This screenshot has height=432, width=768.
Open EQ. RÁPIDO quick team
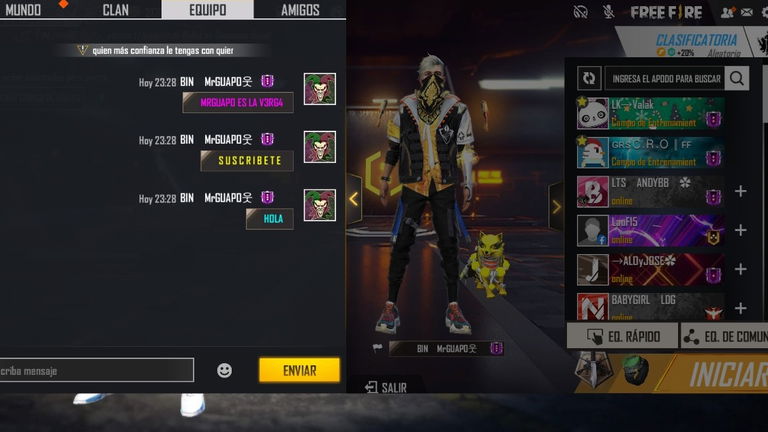tap(622, 336)
